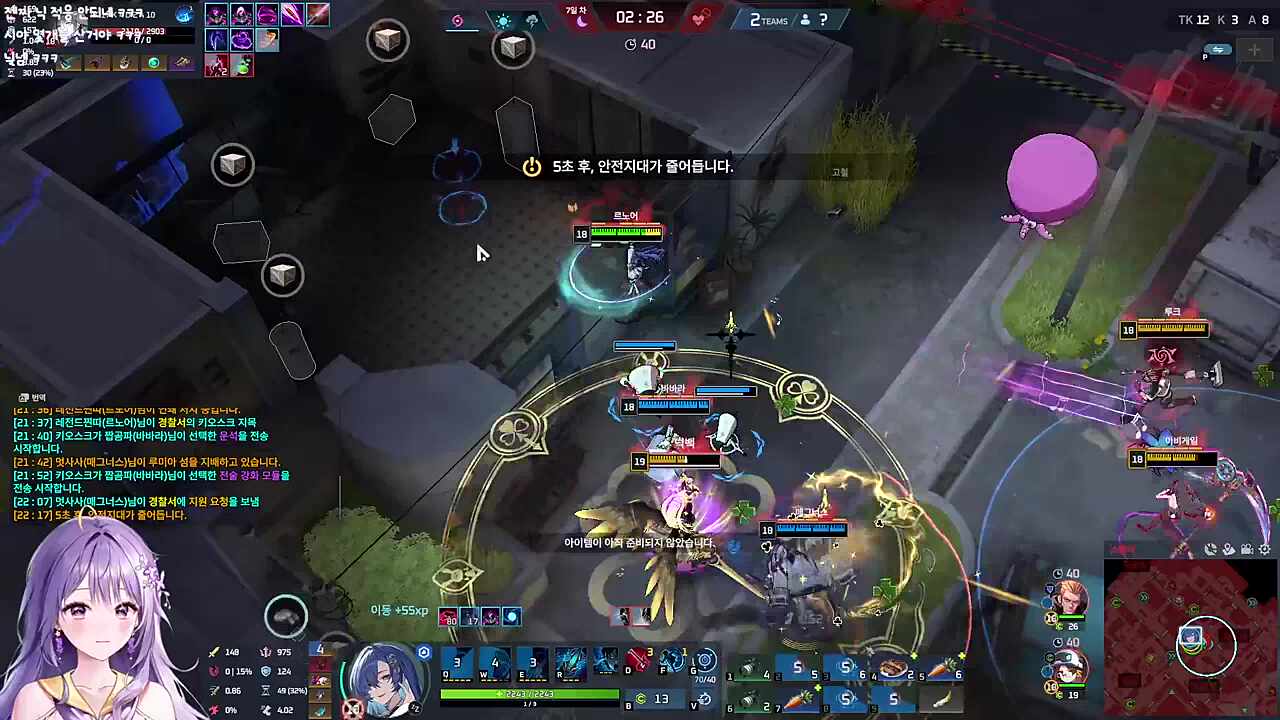Toggle the sun weather indicator
1280x720 pixels.
pos(503,20)
